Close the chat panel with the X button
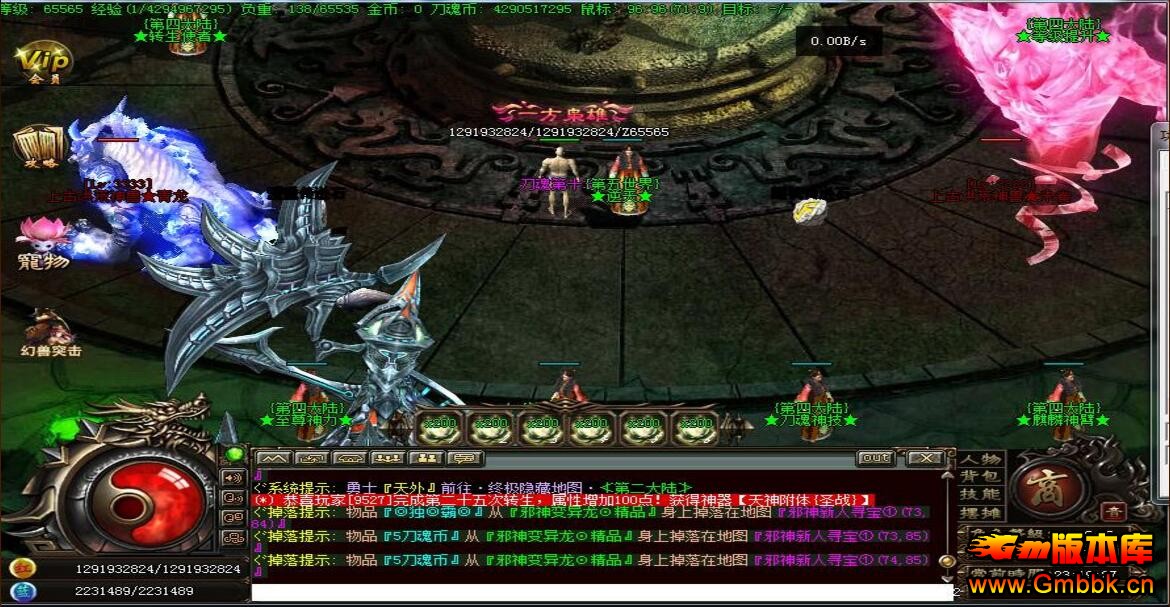The width and height of the screenshot is (1170, 607). click(x=926, y=458)
